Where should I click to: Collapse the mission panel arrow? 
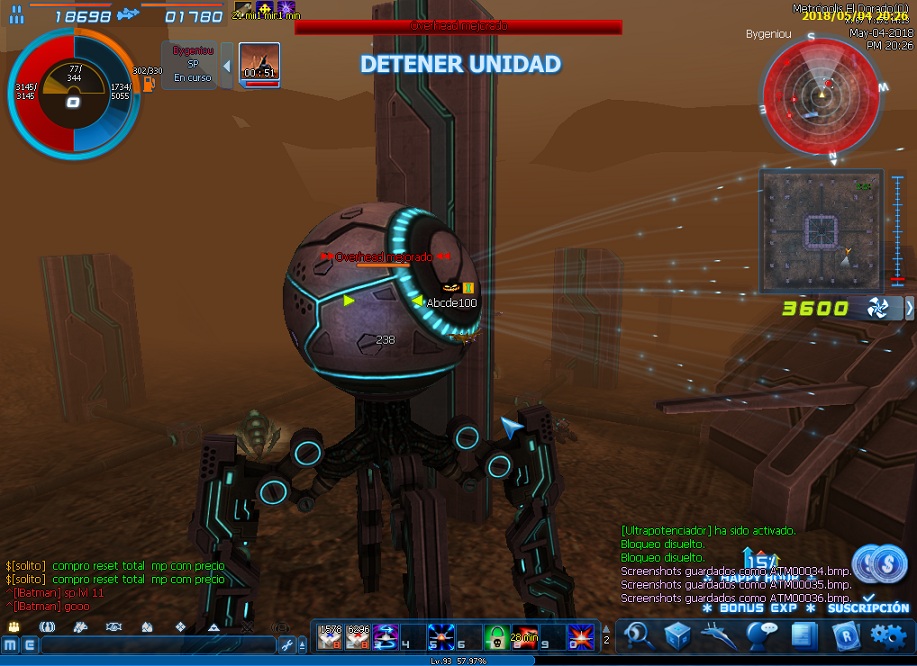(x=226, y=66)
